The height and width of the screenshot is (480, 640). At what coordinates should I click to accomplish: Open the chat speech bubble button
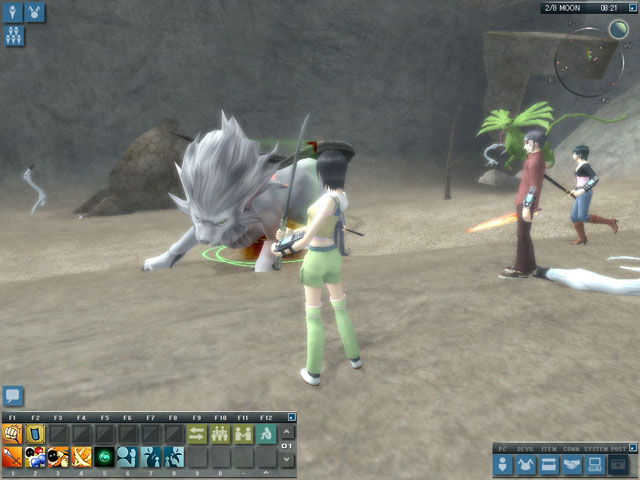(x=13, y=396)
